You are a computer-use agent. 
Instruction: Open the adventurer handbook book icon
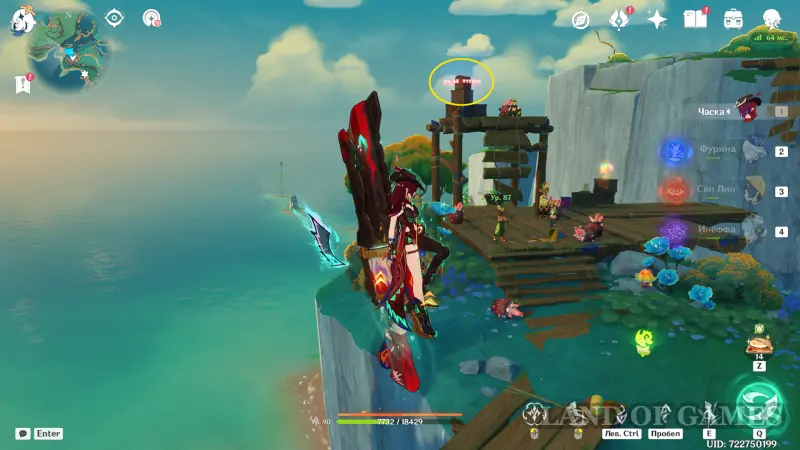click(x=694, y=19)
